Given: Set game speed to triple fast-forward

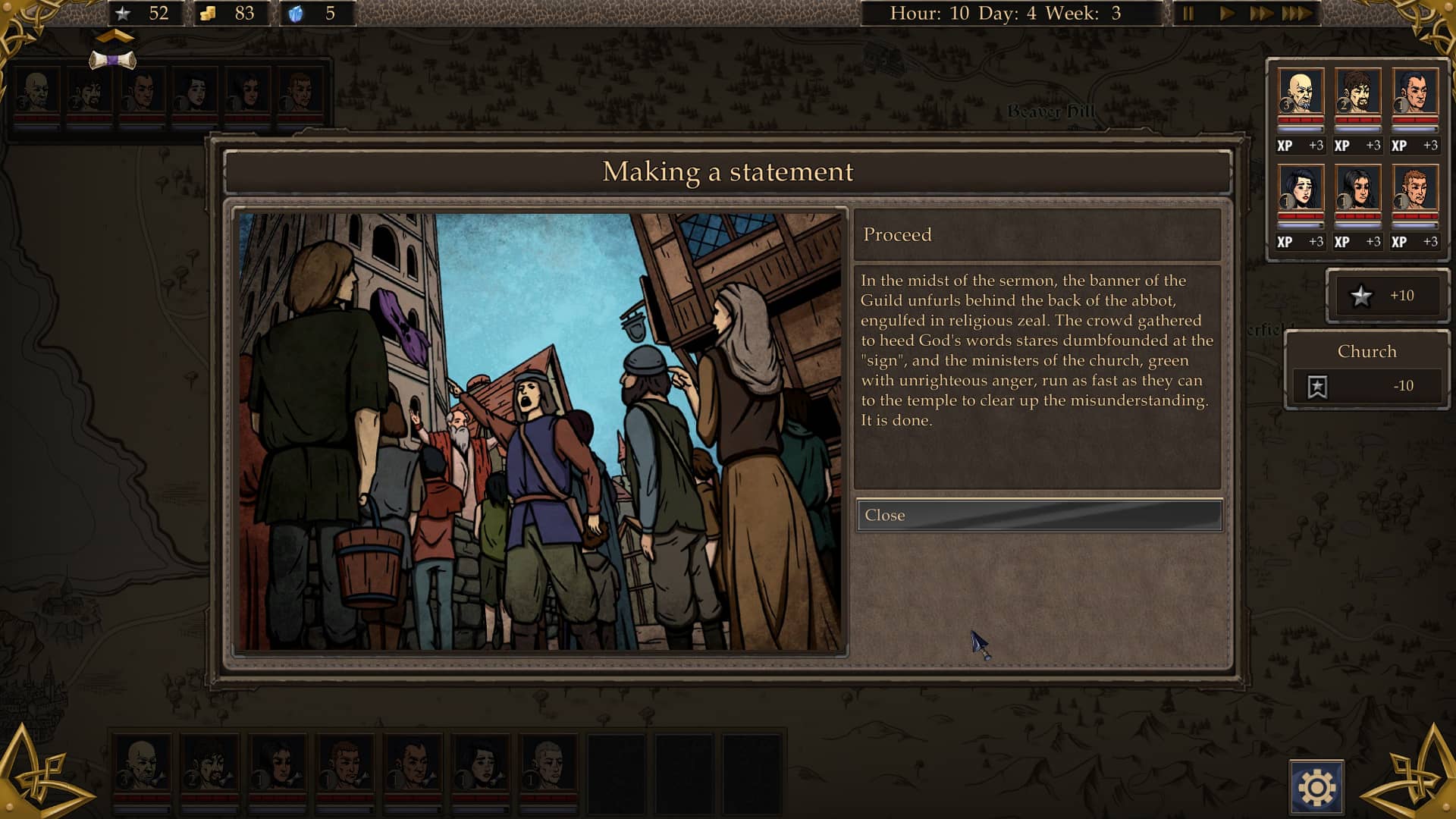Looking at the screenshot, I should (x=1297, y=14).
